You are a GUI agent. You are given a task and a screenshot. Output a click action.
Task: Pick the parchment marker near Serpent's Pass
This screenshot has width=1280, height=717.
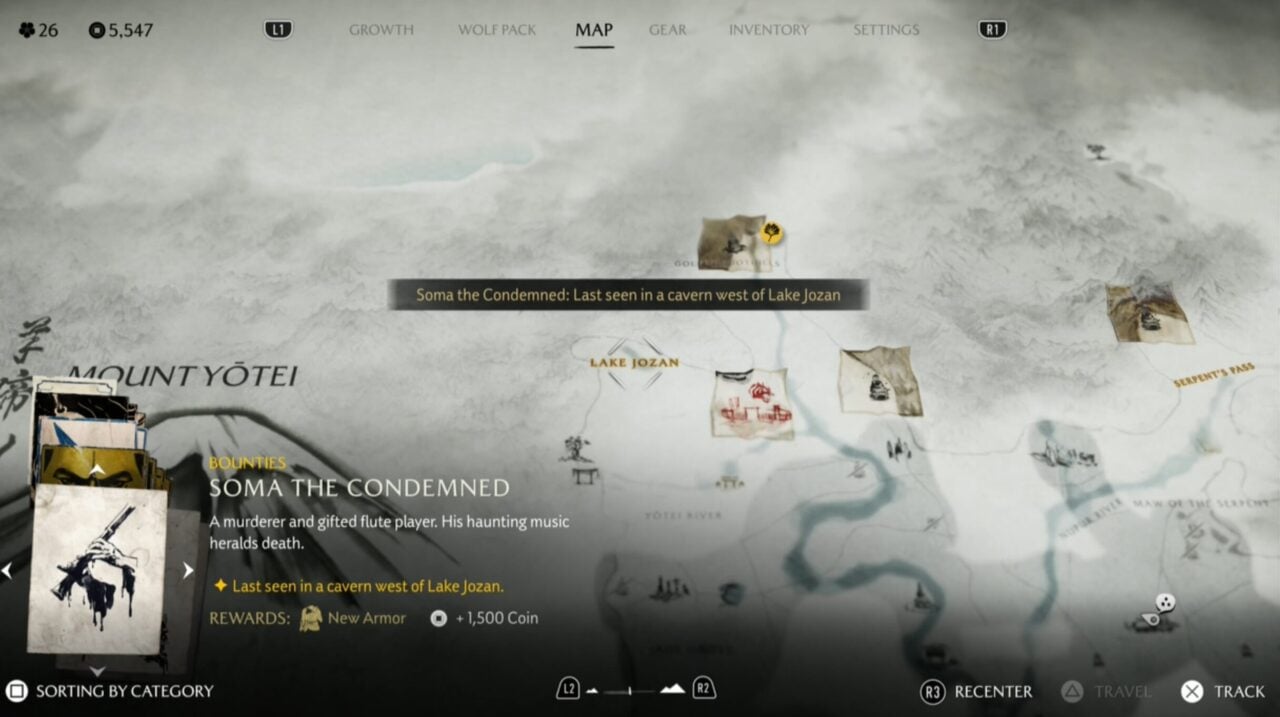(x=1149, y=313)
